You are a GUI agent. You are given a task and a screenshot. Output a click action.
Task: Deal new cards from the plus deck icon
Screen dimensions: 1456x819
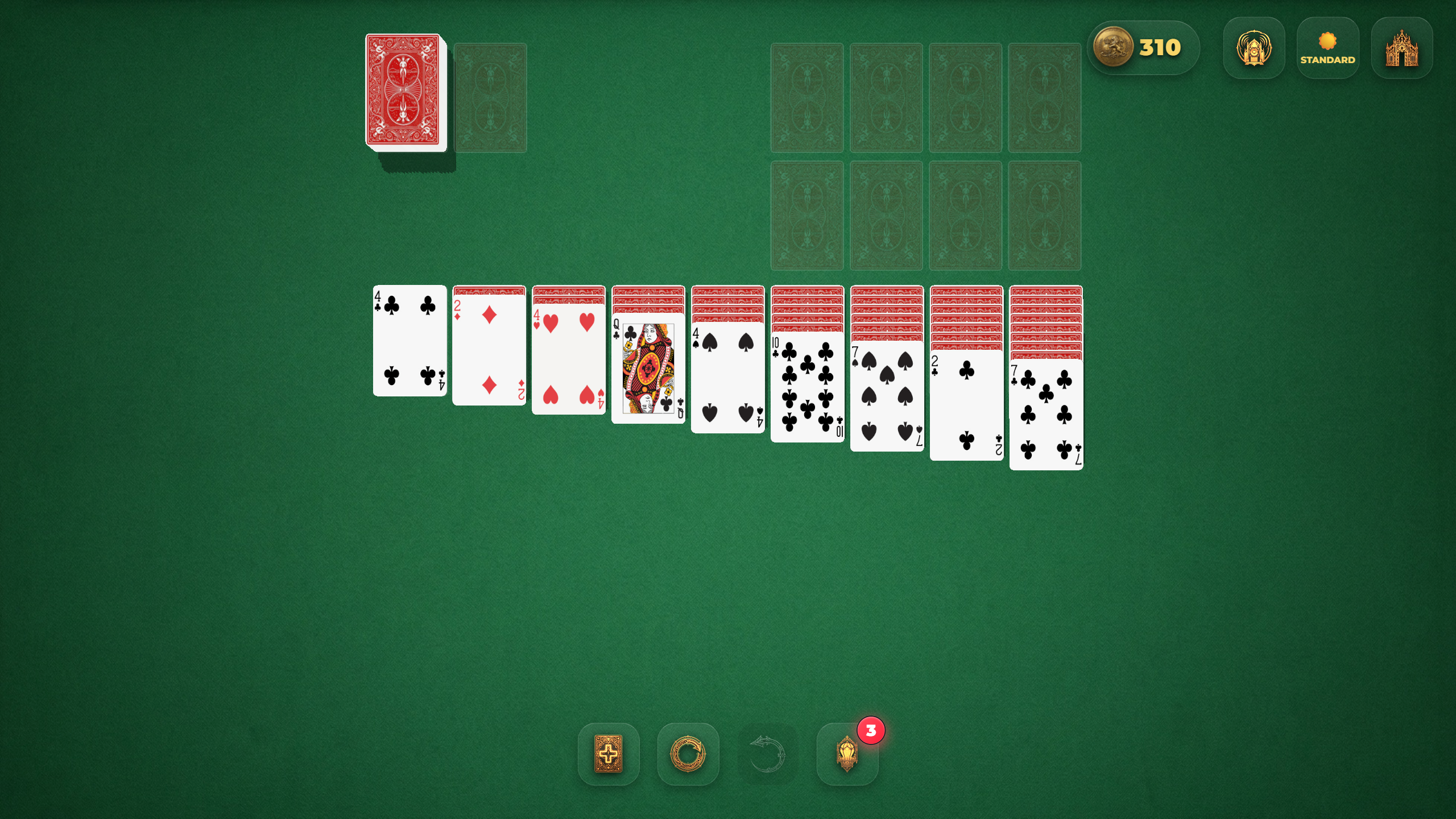[x=609, y=755]
